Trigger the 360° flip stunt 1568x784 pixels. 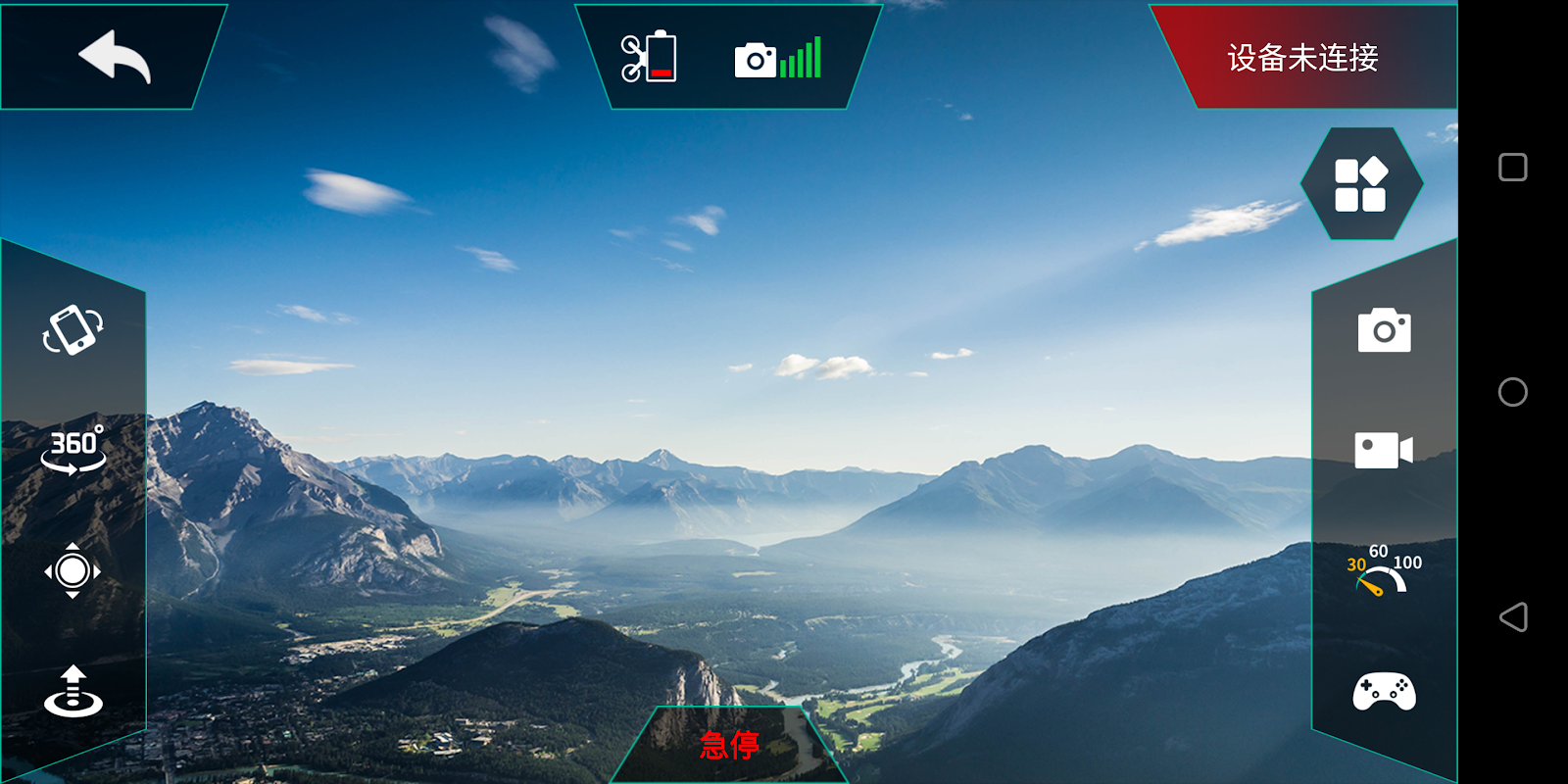[x=73, y=451]
